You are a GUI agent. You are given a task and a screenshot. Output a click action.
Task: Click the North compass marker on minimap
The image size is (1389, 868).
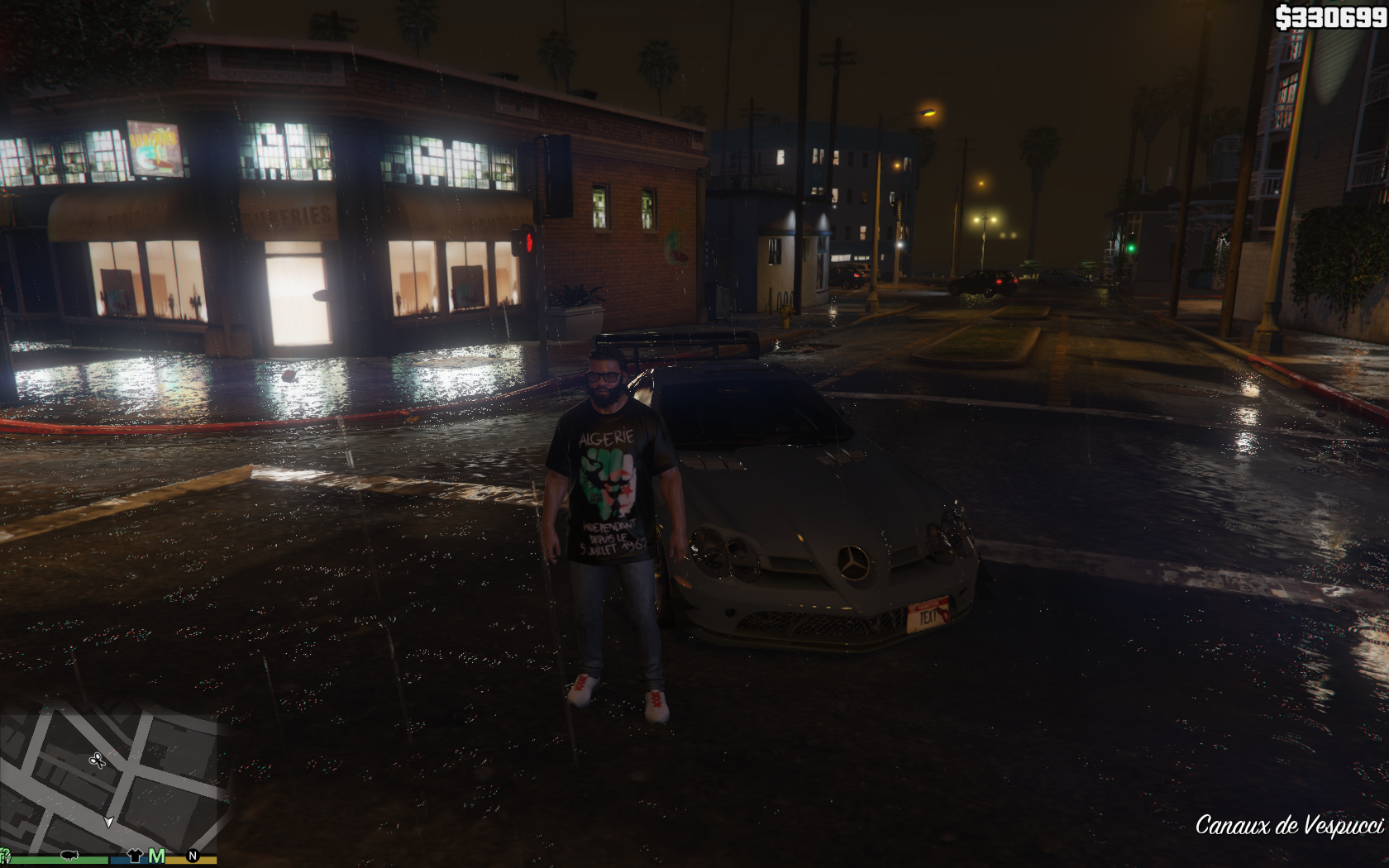pyautogui.click(x=193, y=856)
